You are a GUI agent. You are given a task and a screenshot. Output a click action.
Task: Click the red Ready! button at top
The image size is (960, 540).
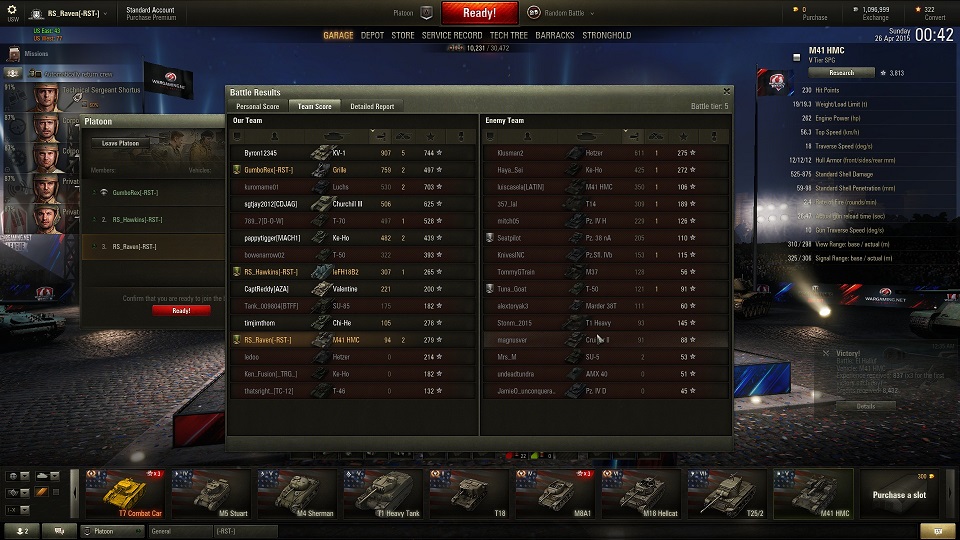(x=479, y=13)
